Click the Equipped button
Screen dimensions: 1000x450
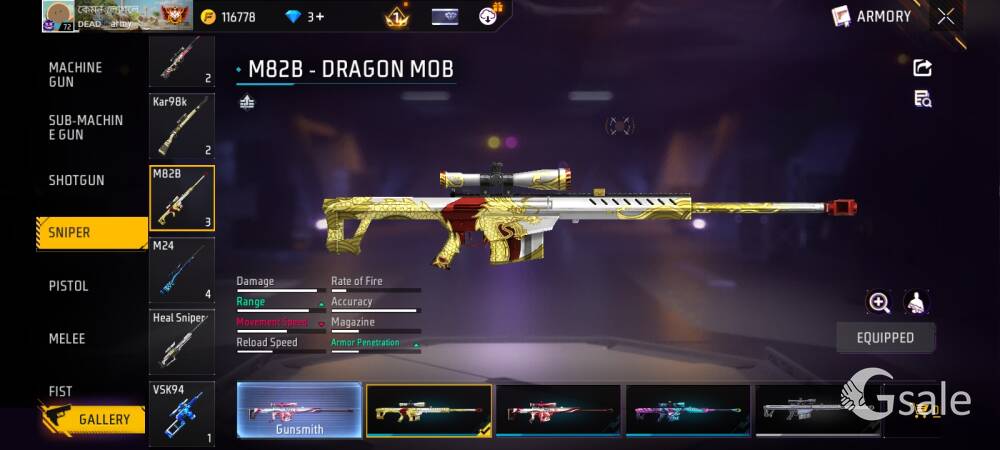(885, 338)
